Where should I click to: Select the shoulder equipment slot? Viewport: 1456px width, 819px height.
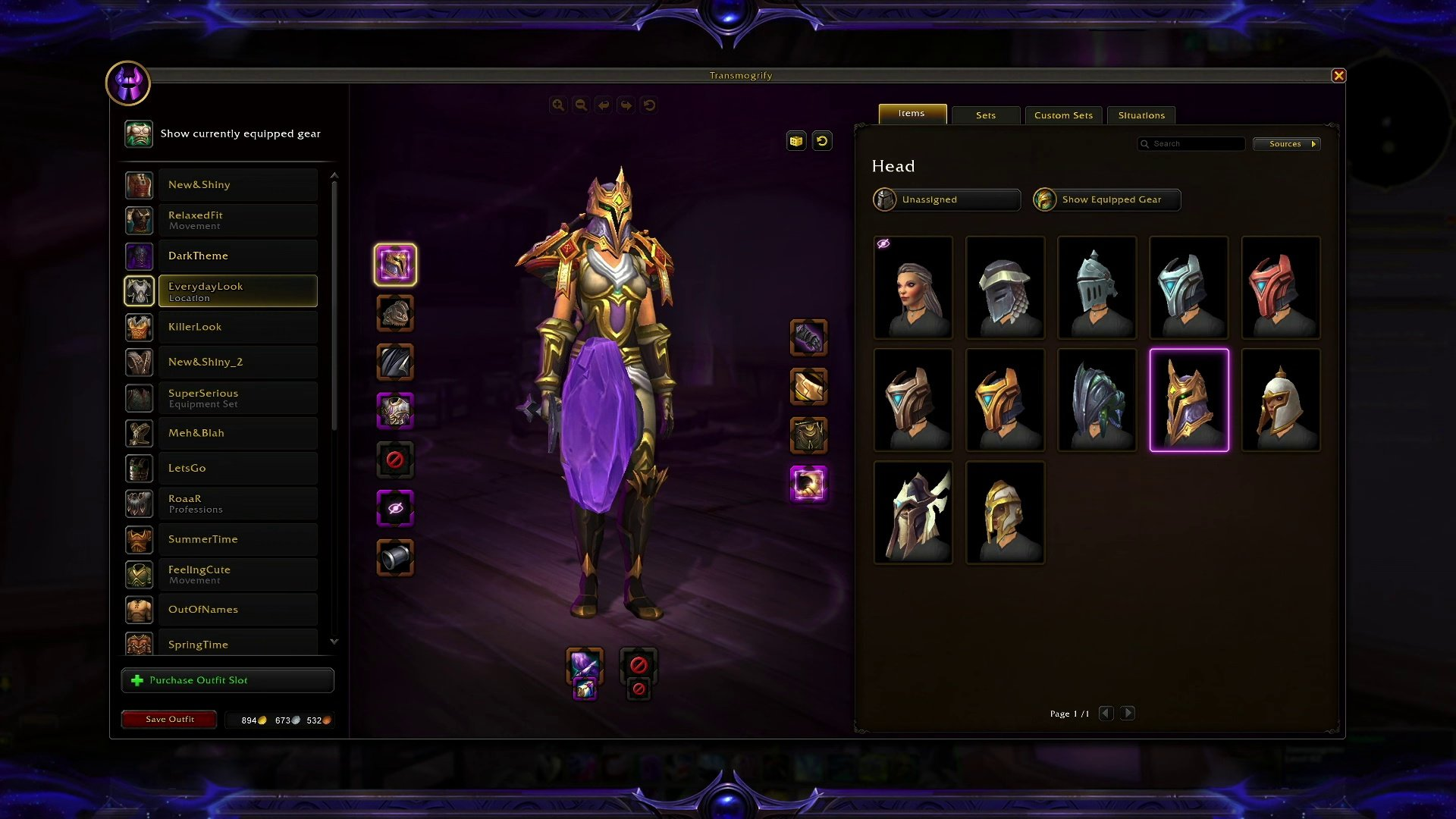[x=394, y=314]
